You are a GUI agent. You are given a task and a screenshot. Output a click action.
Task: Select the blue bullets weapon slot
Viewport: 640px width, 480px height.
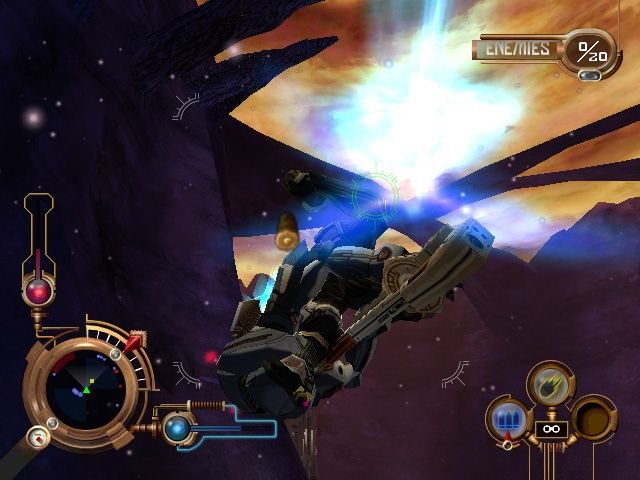506,418
